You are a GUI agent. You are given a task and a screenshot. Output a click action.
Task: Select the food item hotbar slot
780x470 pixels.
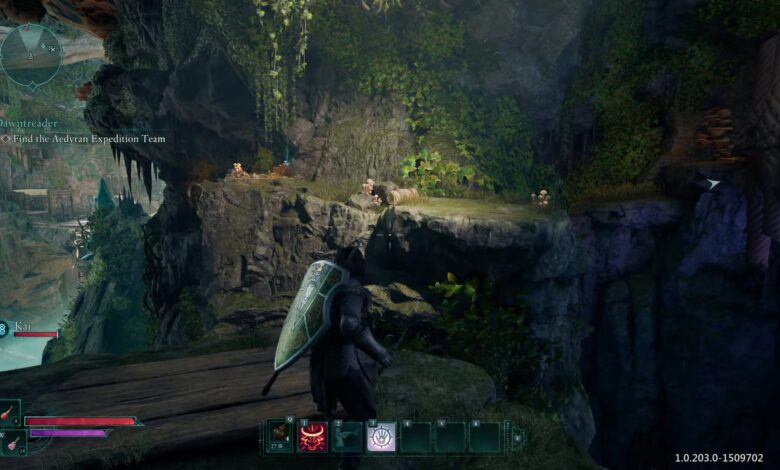[x=278, y=437]
